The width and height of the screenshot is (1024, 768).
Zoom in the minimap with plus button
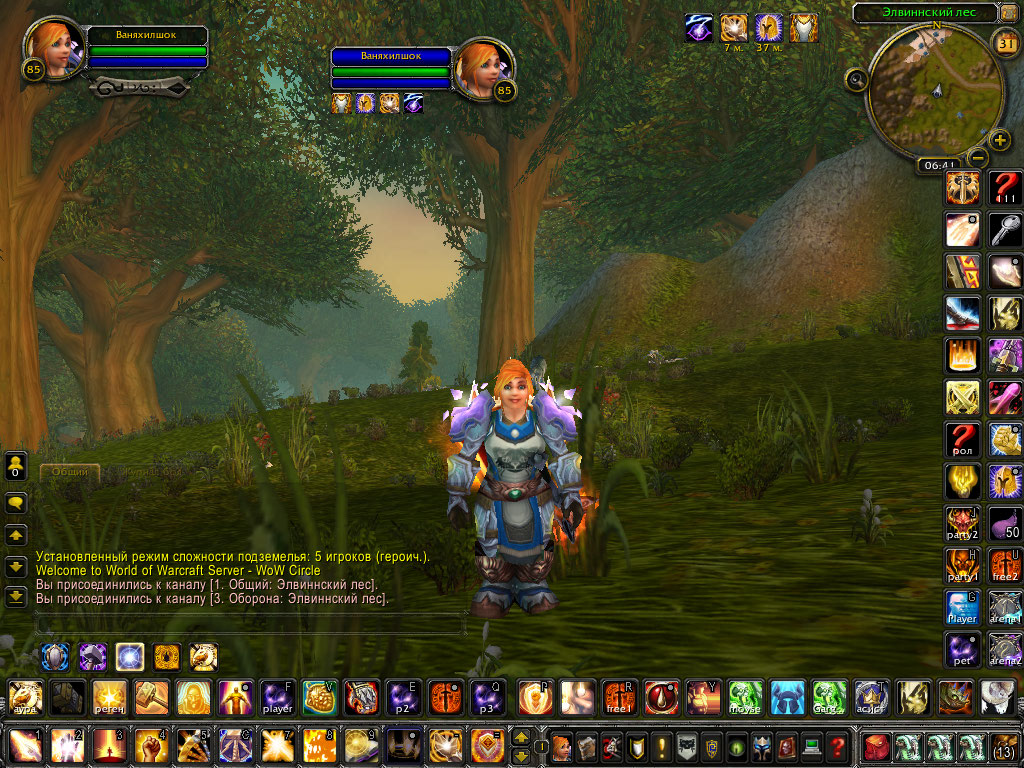click(x=1000, y=140)
